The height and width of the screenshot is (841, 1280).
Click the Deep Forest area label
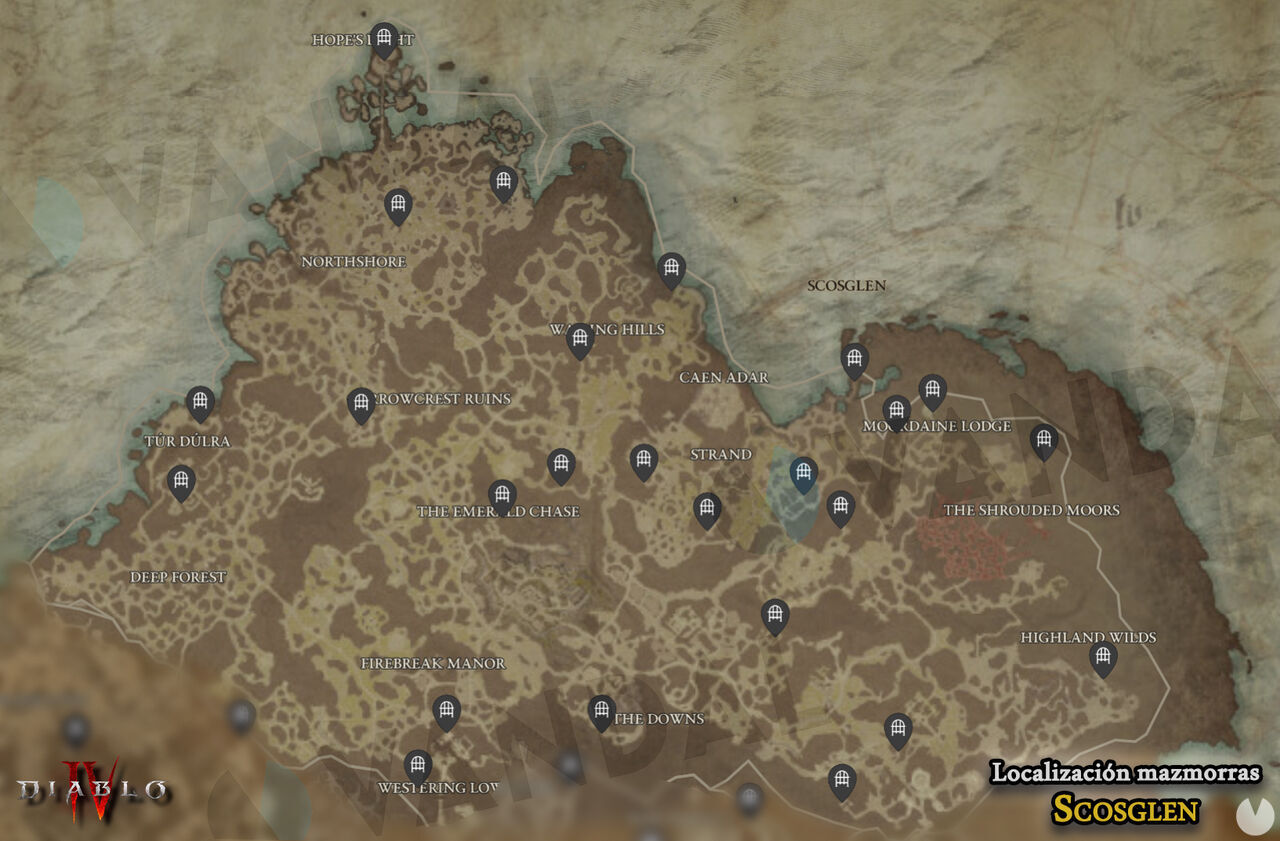coord(179,575)
